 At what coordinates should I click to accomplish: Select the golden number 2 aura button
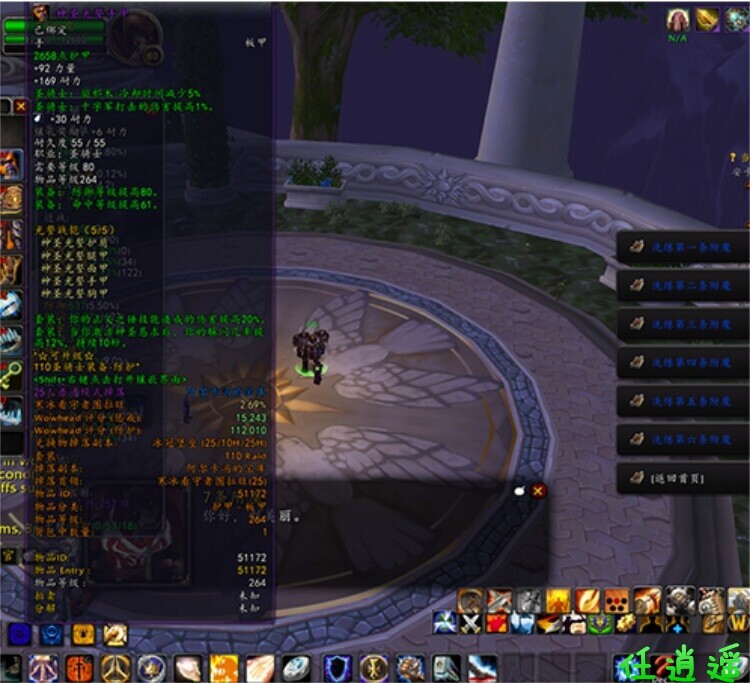(x=116, y=633)
